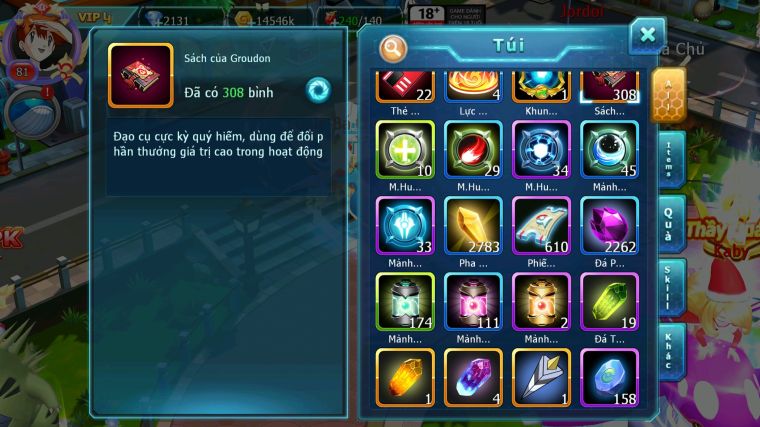This screenshot has width=760, height=427.
Task: Select the pink lantern shard with 111
Action: click(473, 301)
